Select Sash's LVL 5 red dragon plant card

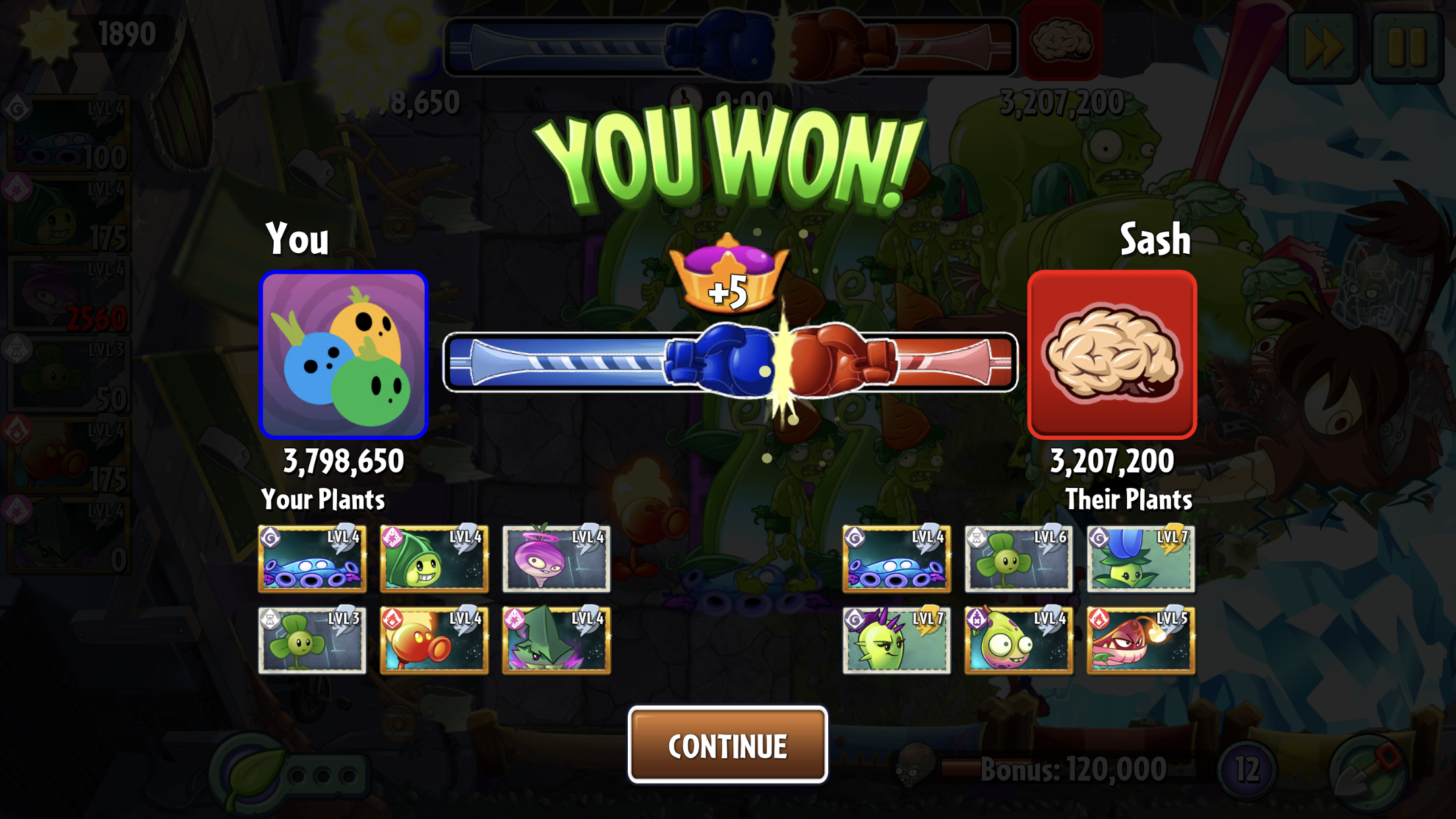pos(1140,640)
